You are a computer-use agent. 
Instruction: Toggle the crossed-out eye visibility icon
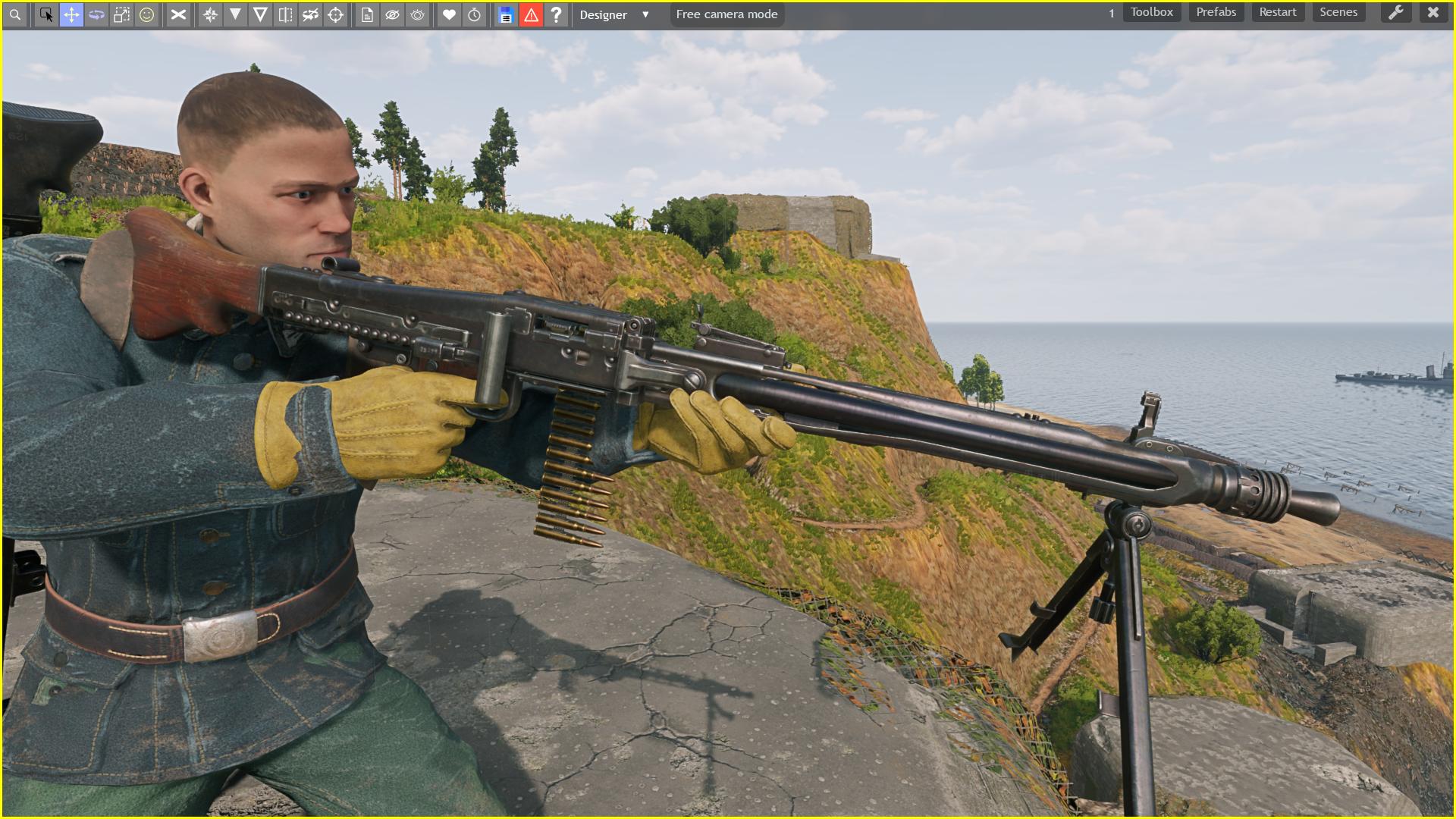392,14
